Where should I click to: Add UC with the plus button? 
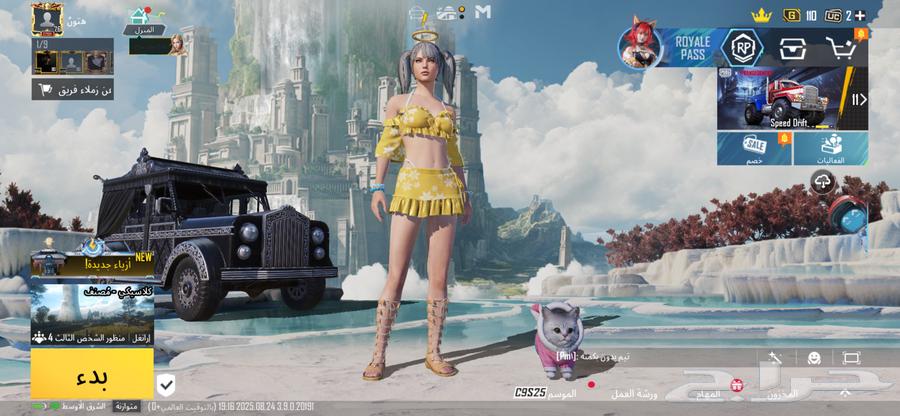[860, 15]
